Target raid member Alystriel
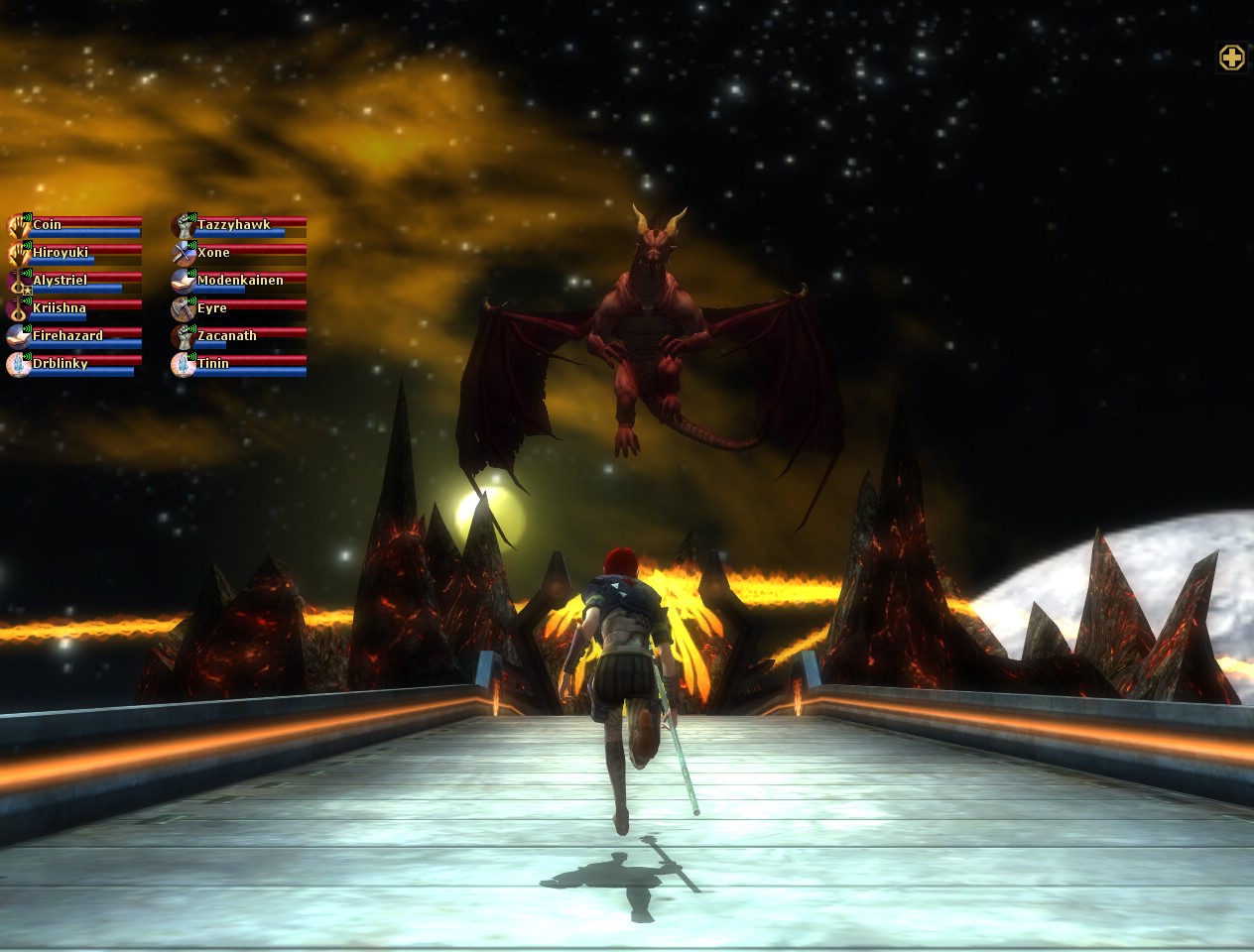The height and width of the screenshot is (952, 1254). [75, 281]
